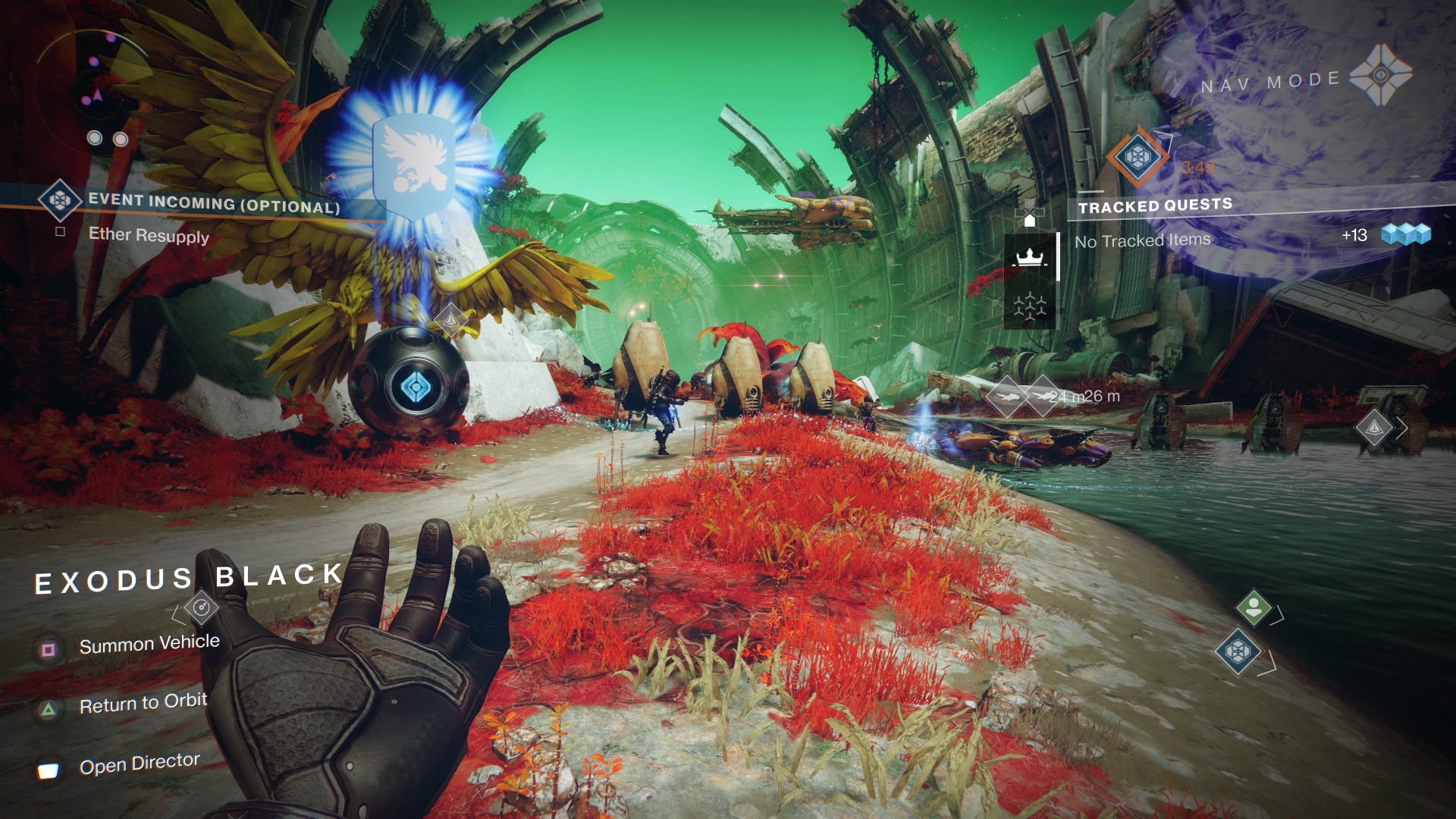
Task: Expand the chevron next to the fireteam member icon
Action: click(1276, 617)
